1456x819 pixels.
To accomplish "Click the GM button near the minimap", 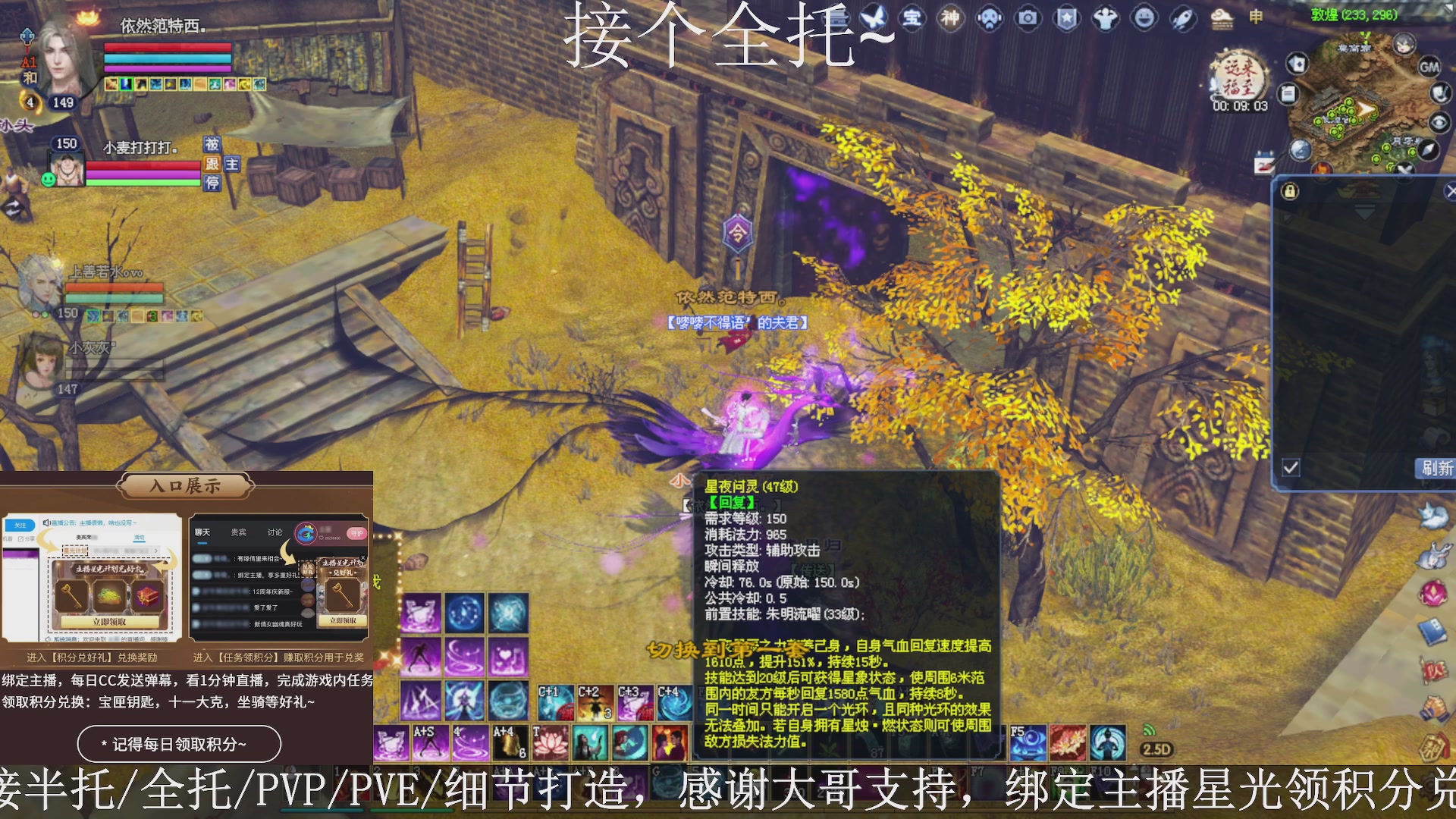I will click(1430, 68).
